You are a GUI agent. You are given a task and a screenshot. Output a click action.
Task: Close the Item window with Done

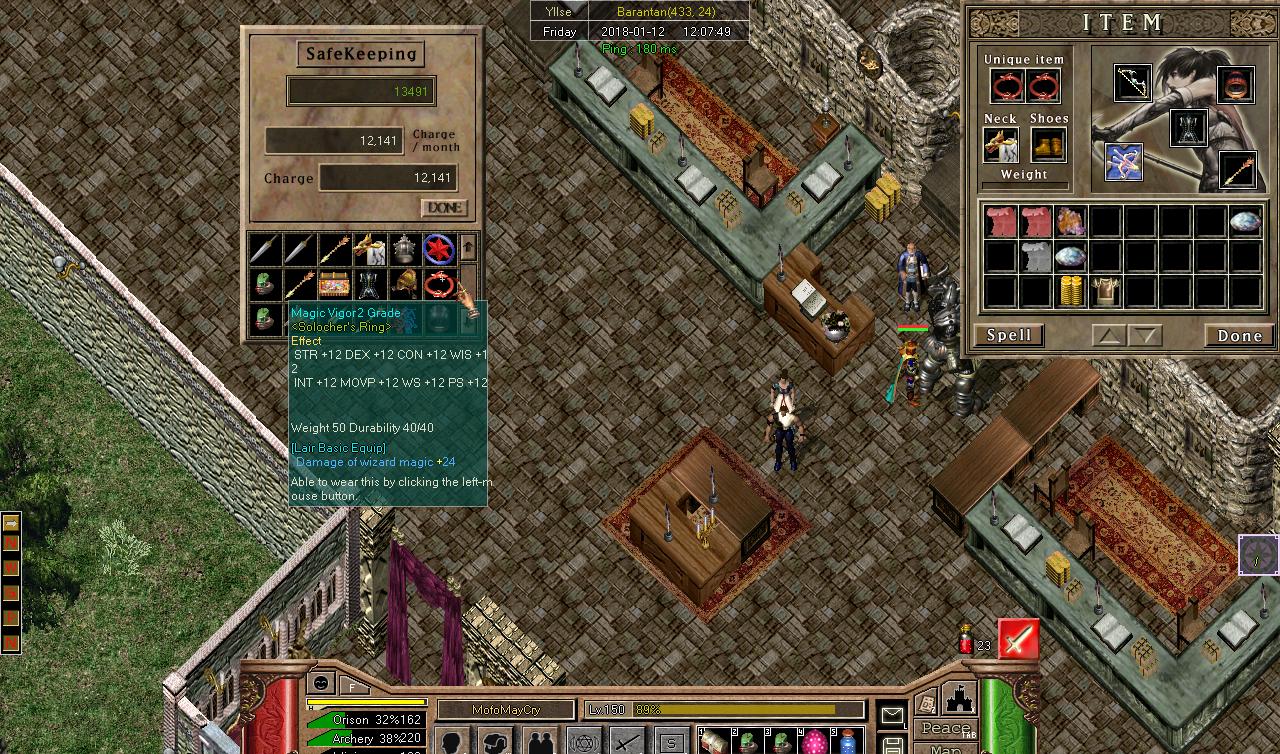tap(1239, 335)
